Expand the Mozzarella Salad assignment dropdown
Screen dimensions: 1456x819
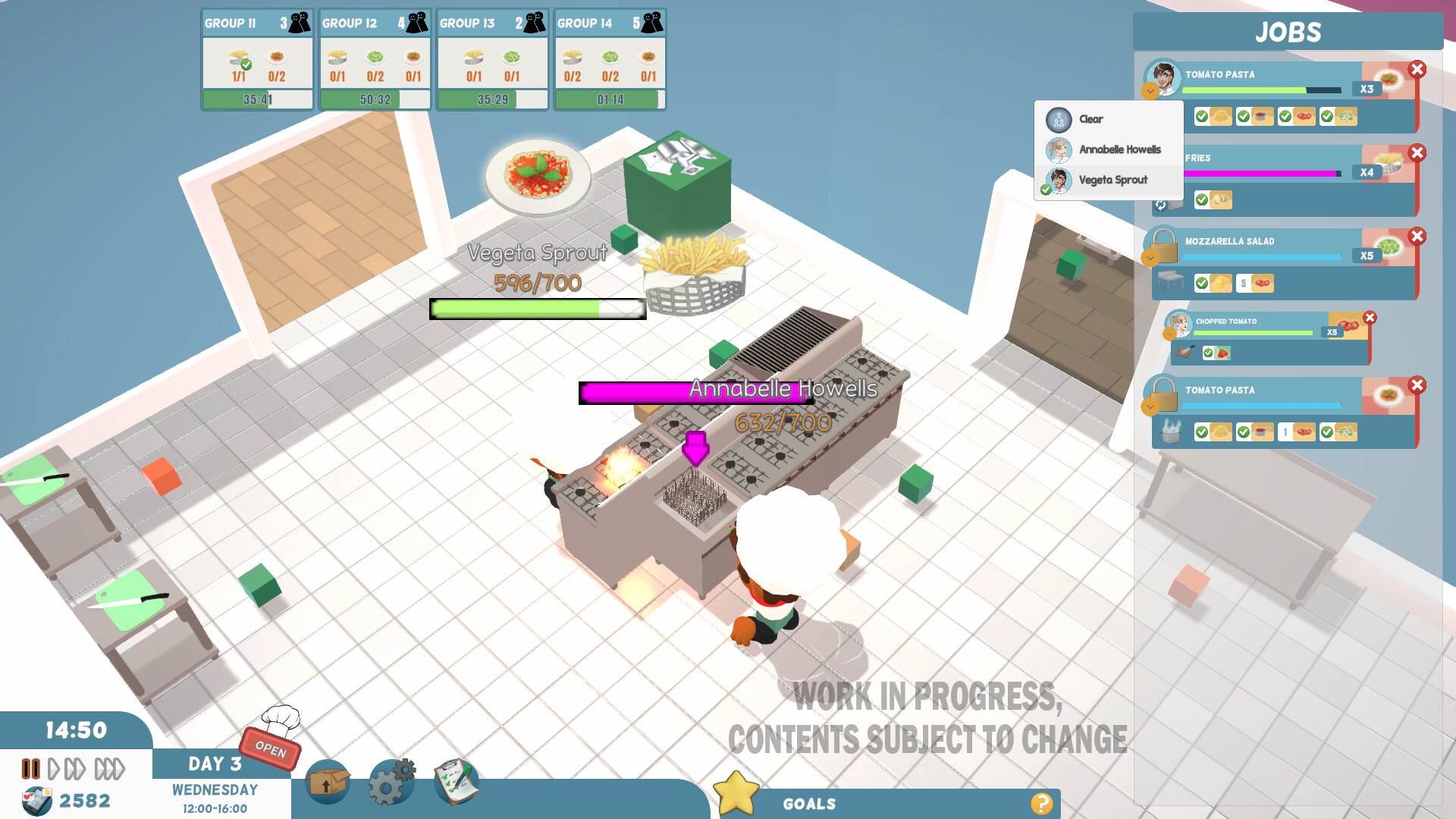coord(1151,258)
